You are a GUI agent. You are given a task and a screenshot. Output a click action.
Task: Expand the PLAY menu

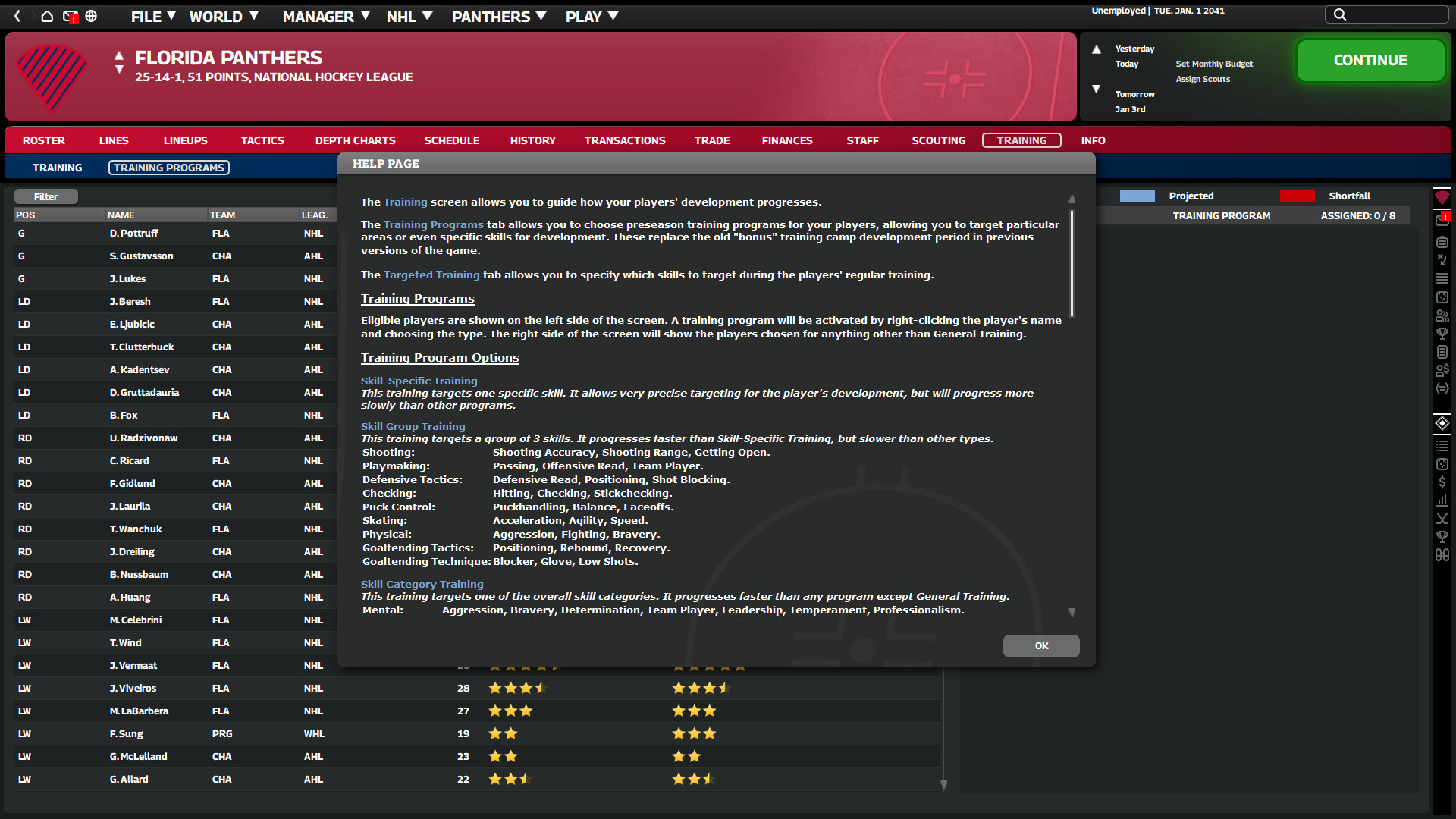(x=584, y=16)
